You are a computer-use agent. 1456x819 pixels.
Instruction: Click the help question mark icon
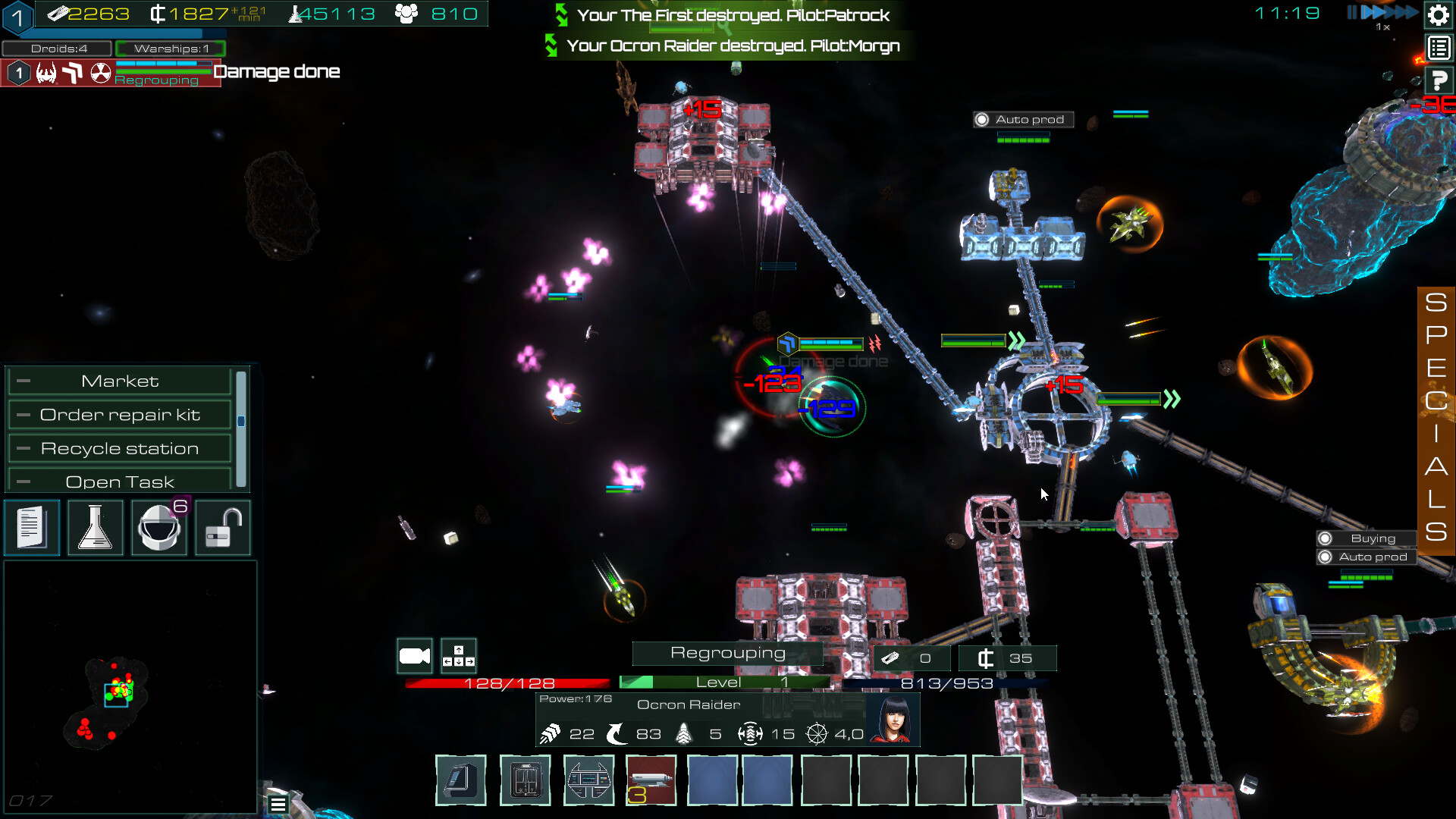[1438, 79]
